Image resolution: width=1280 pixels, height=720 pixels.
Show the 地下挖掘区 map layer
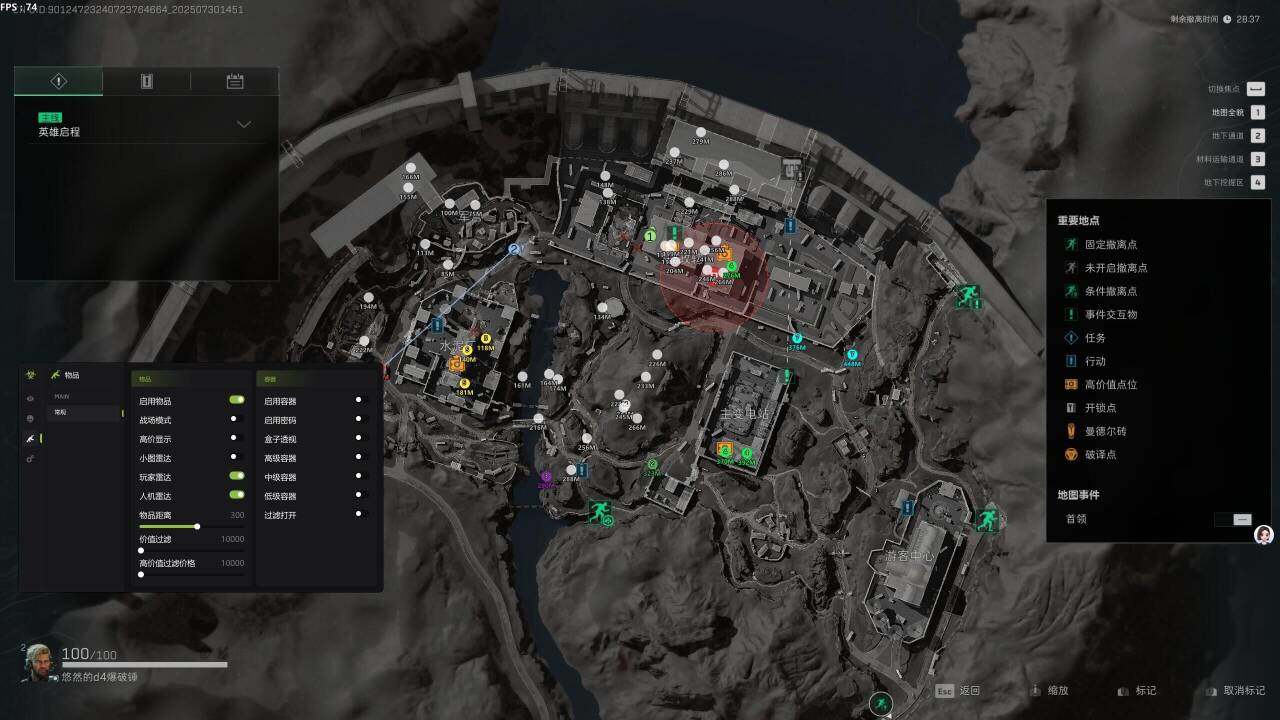tap(1257, 182)
